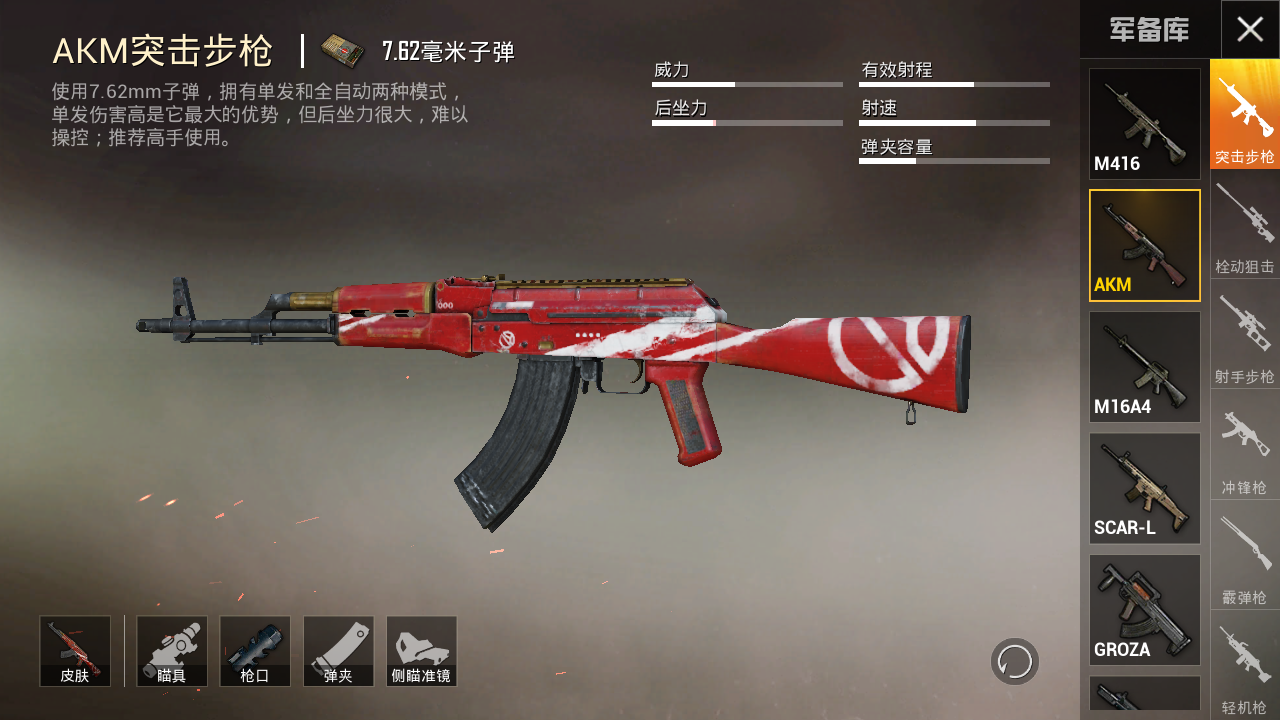Close the armory screen
This screenshot has width=1280, height=720.
coord(1249,30)
